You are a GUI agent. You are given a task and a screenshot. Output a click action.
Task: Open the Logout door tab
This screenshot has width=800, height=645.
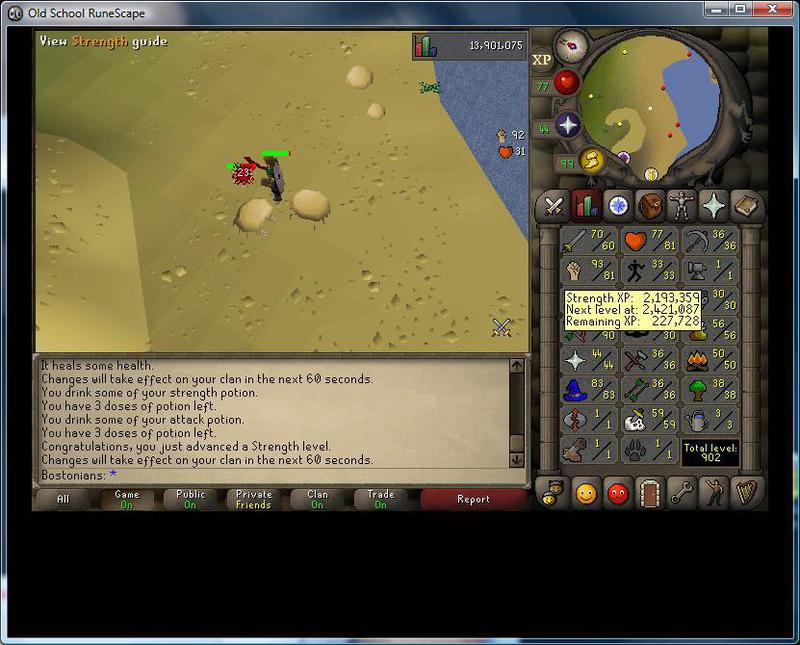coord(651,493)
